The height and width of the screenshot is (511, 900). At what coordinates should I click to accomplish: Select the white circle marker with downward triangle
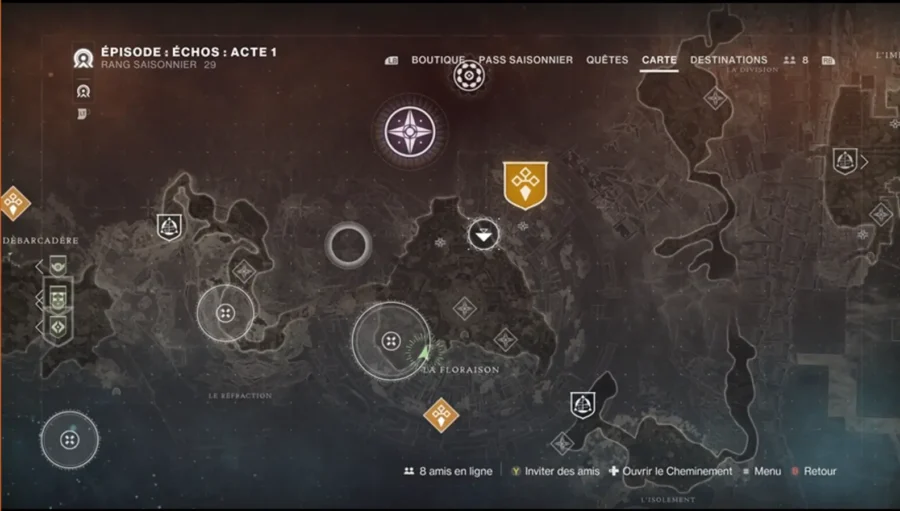coord(484,236)
